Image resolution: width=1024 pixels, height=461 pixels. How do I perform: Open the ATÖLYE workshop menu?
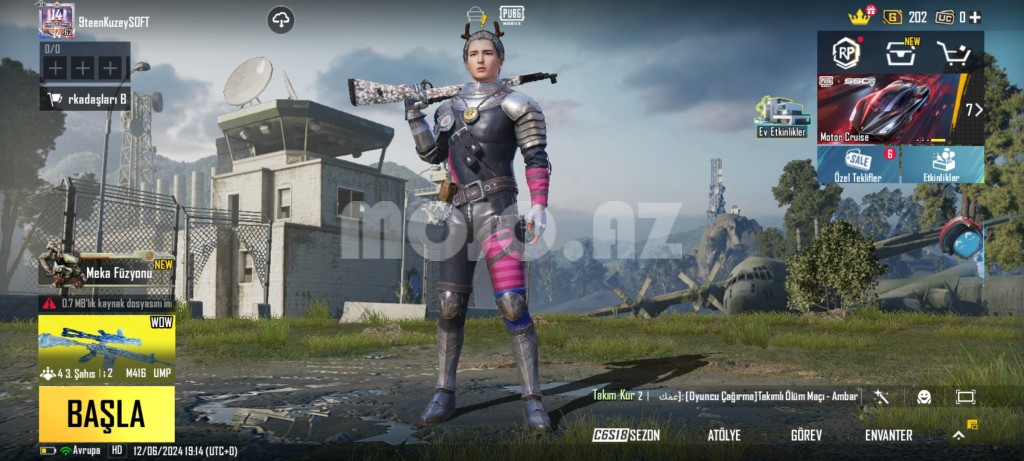[724, 435]
